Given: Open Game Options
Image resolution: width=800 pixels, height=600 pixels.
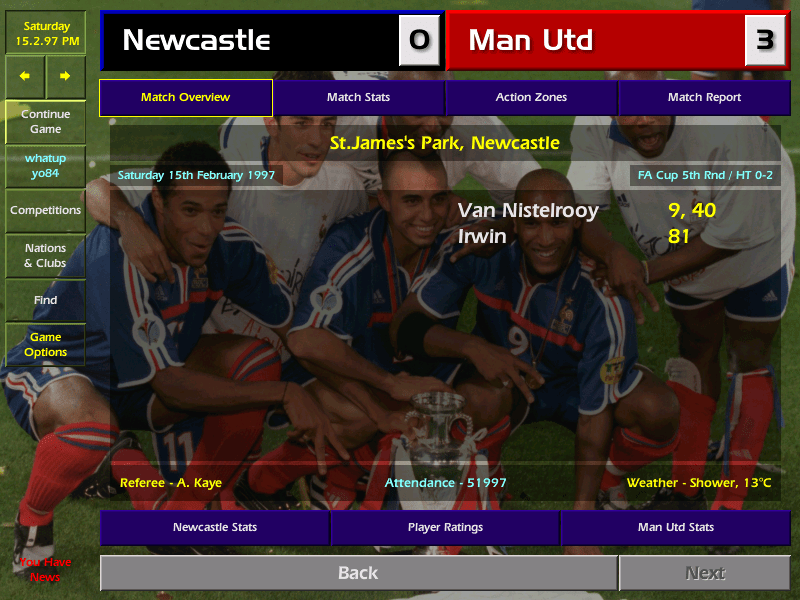Looking at the screenshot, I should tap(45, 345).
